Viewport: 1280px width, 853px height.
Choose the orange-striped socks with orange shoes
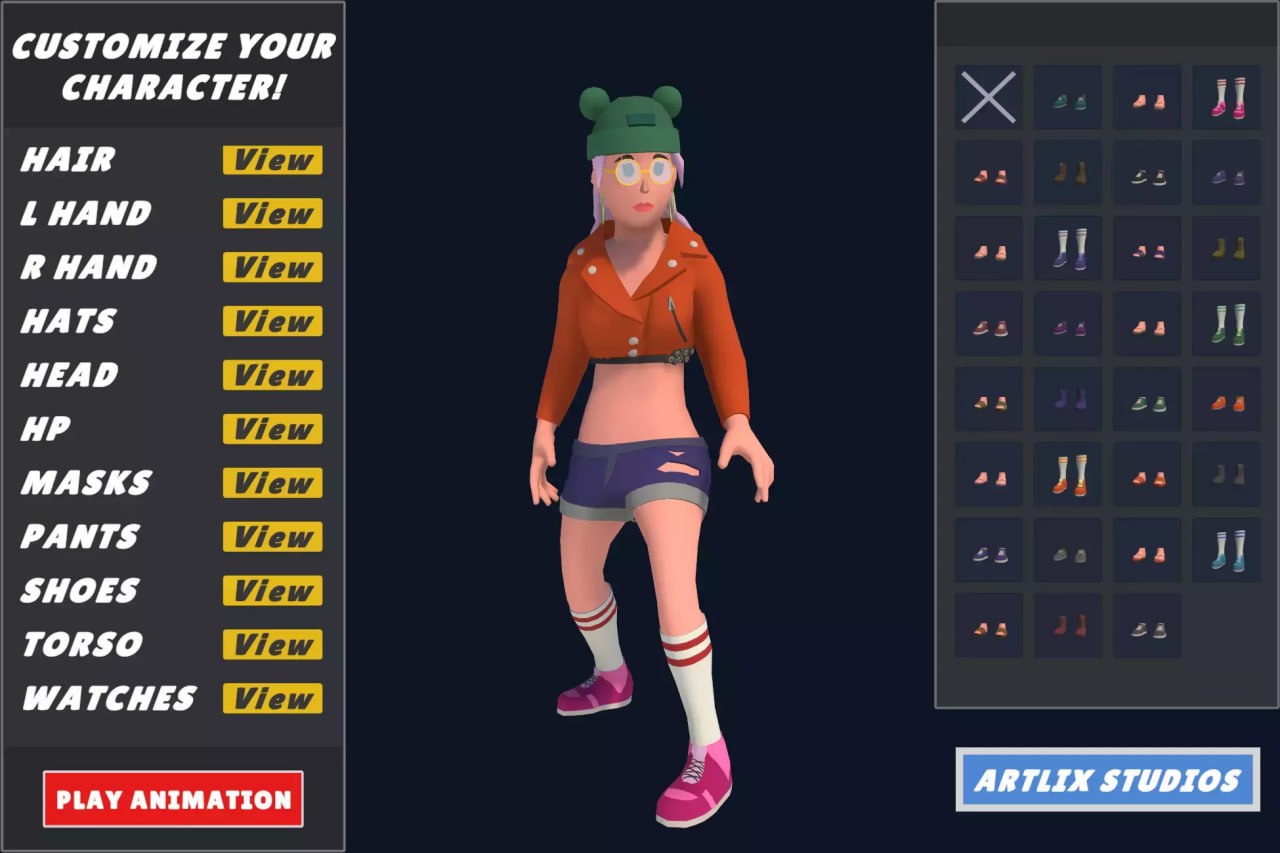1068,475
